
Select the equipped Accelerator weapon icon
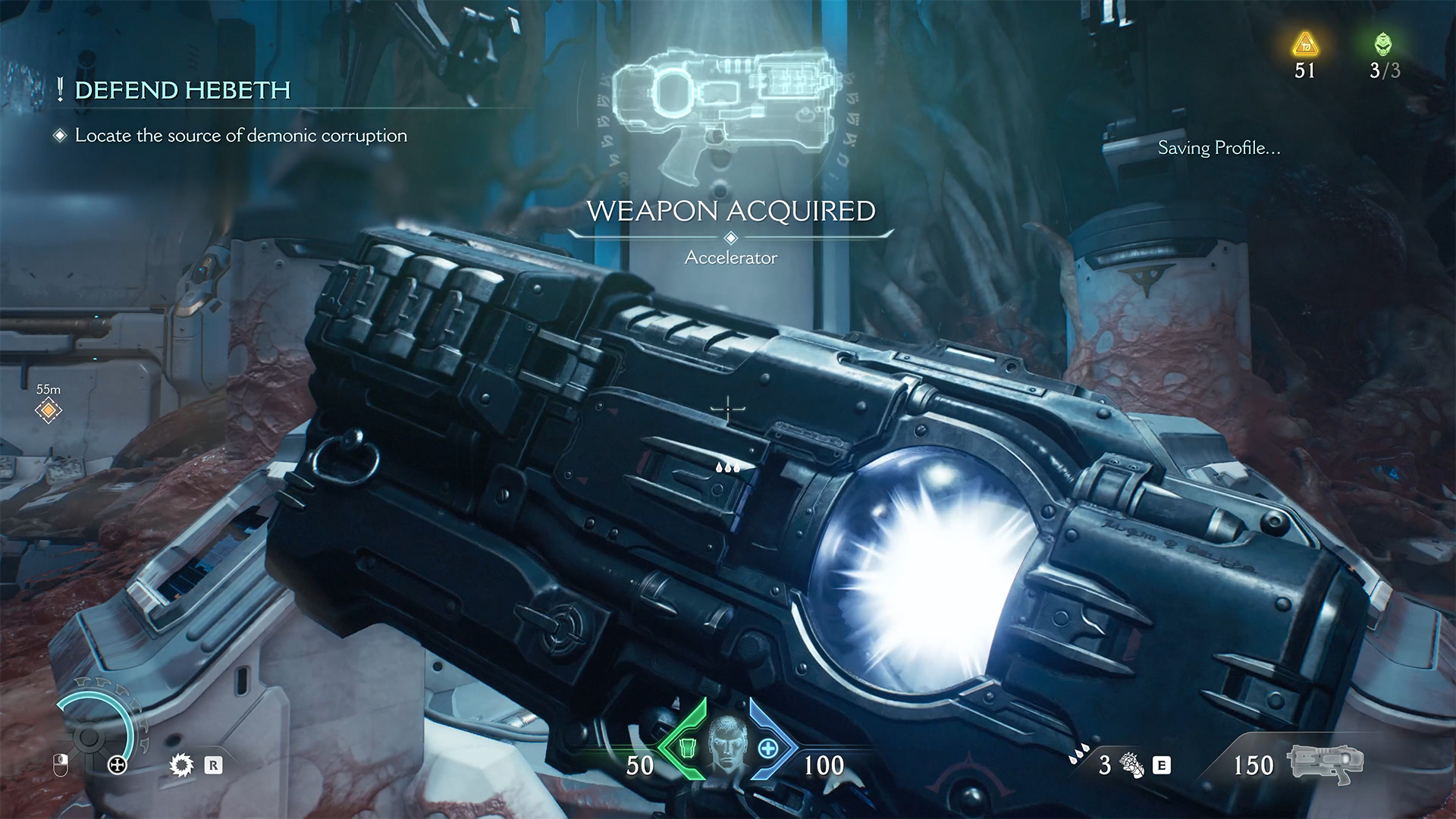[x=1325, y=763]
